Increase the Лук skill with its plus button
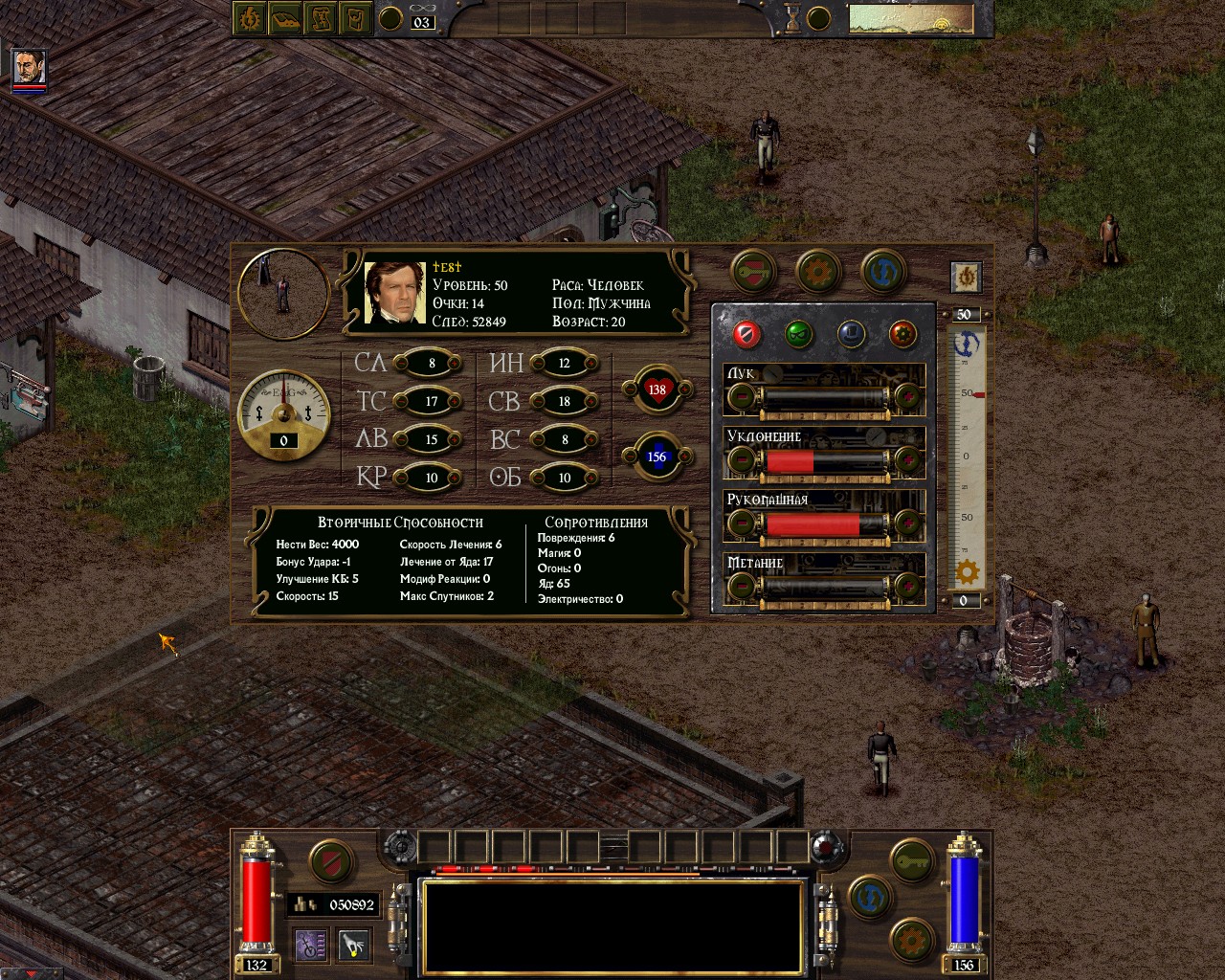1225x980 pixels. point(905,395)
